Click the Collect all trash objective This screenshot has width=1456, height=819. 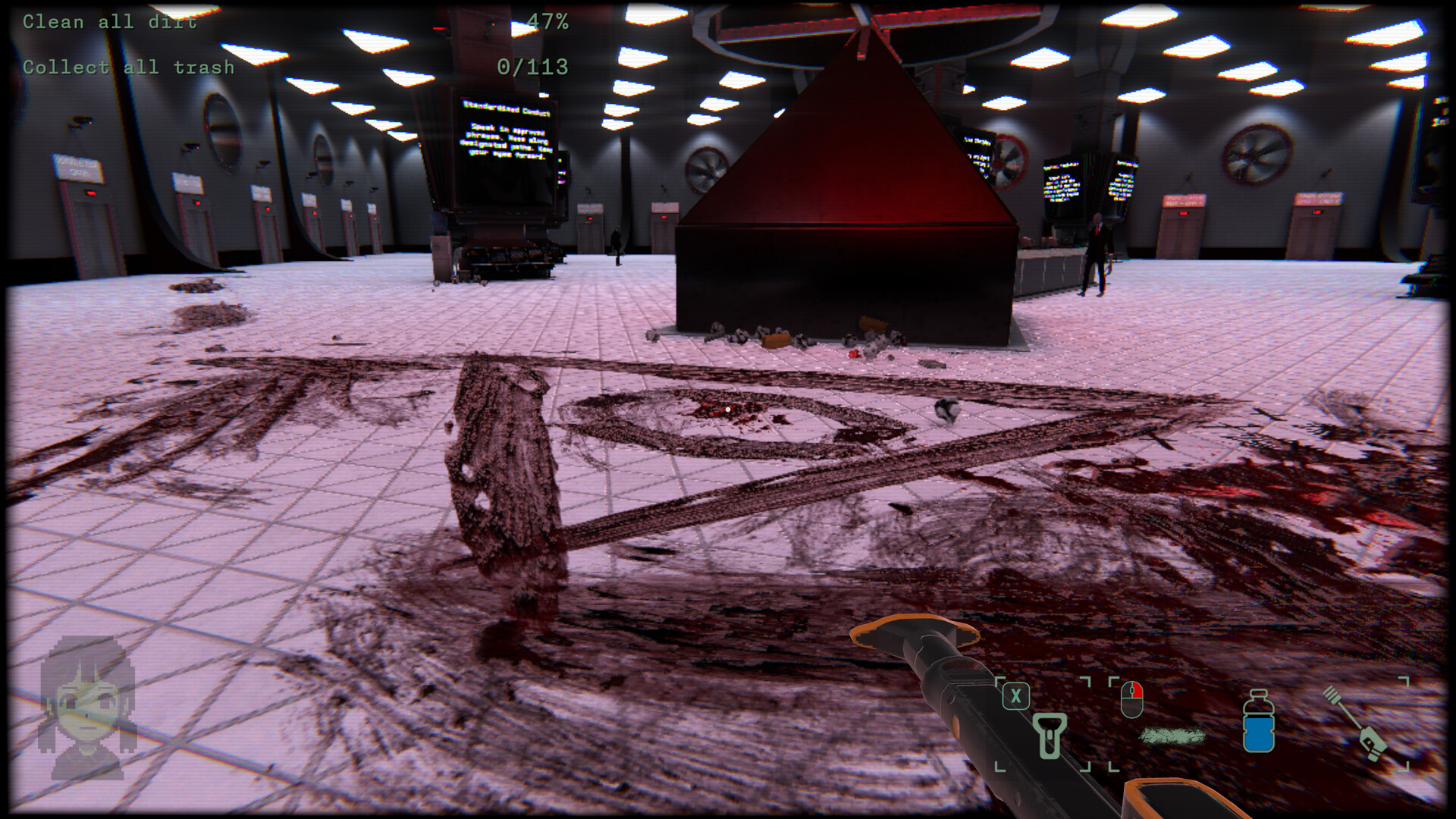pyautogui.click(x=127, y=67)
